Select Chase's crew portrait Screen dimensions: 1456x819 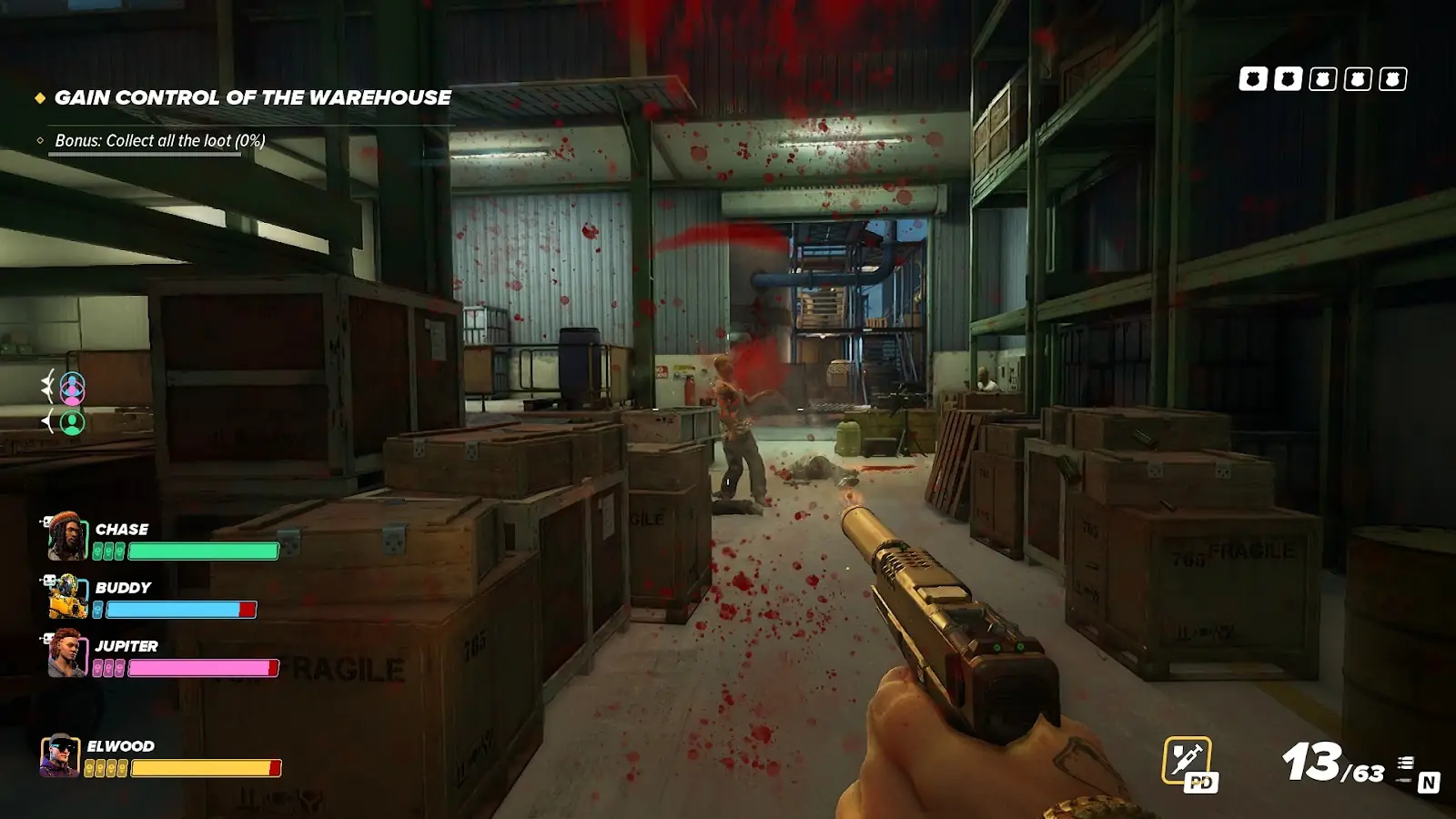pos(67,536)
